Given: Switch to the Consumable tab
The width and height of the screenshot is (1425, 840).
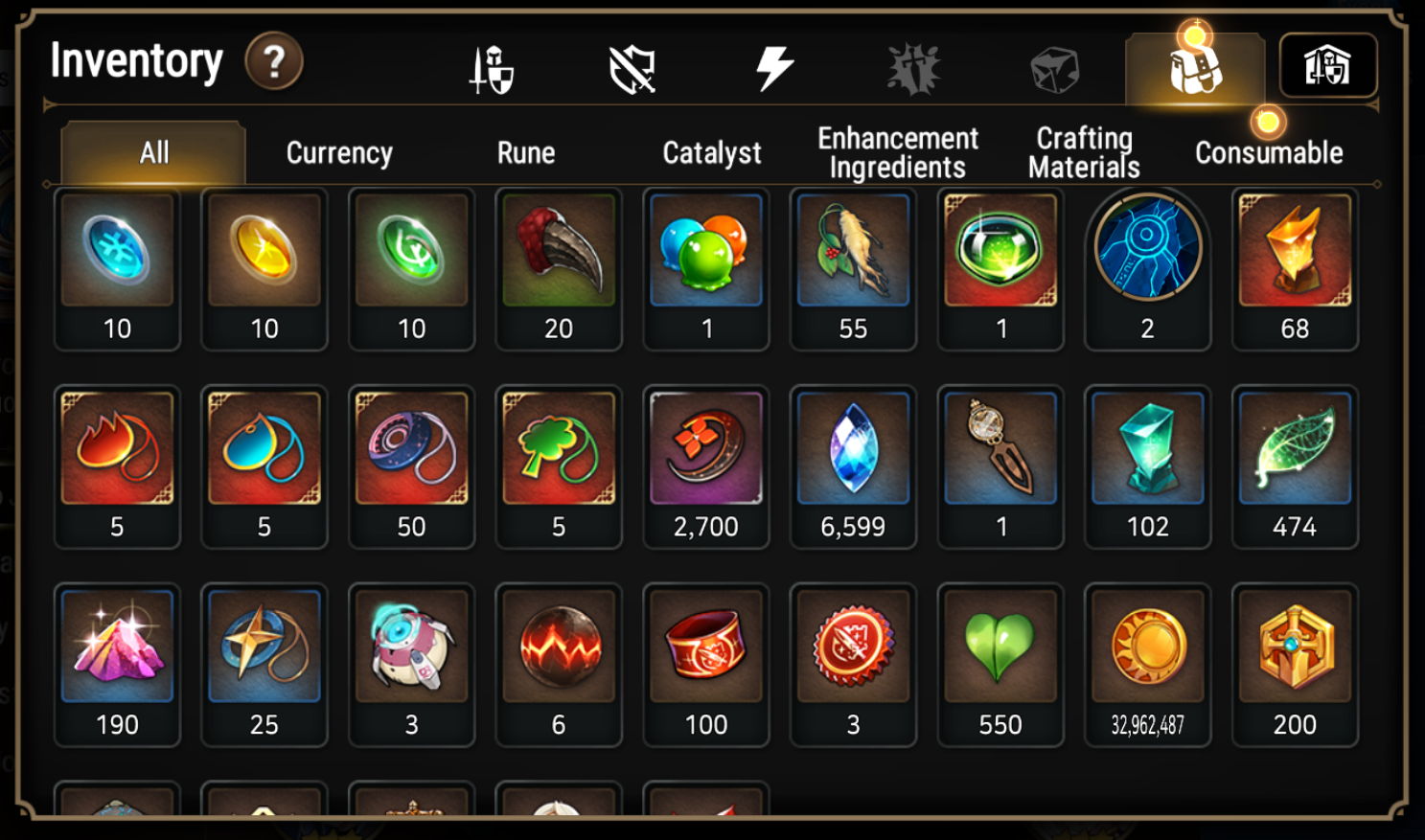Looking at the screenshot, I should click(x=1269, y=153).
